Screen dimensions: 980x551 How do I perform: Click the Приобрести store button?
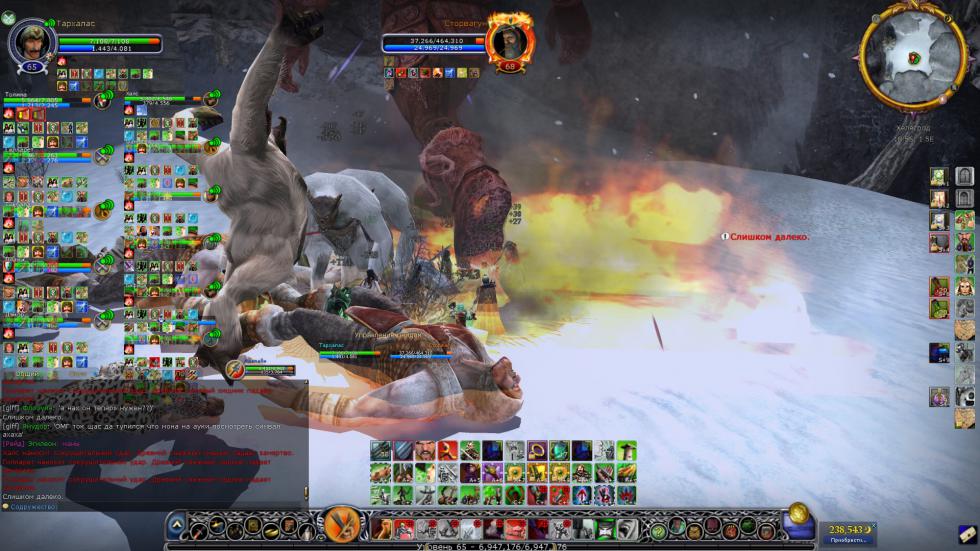843,539
